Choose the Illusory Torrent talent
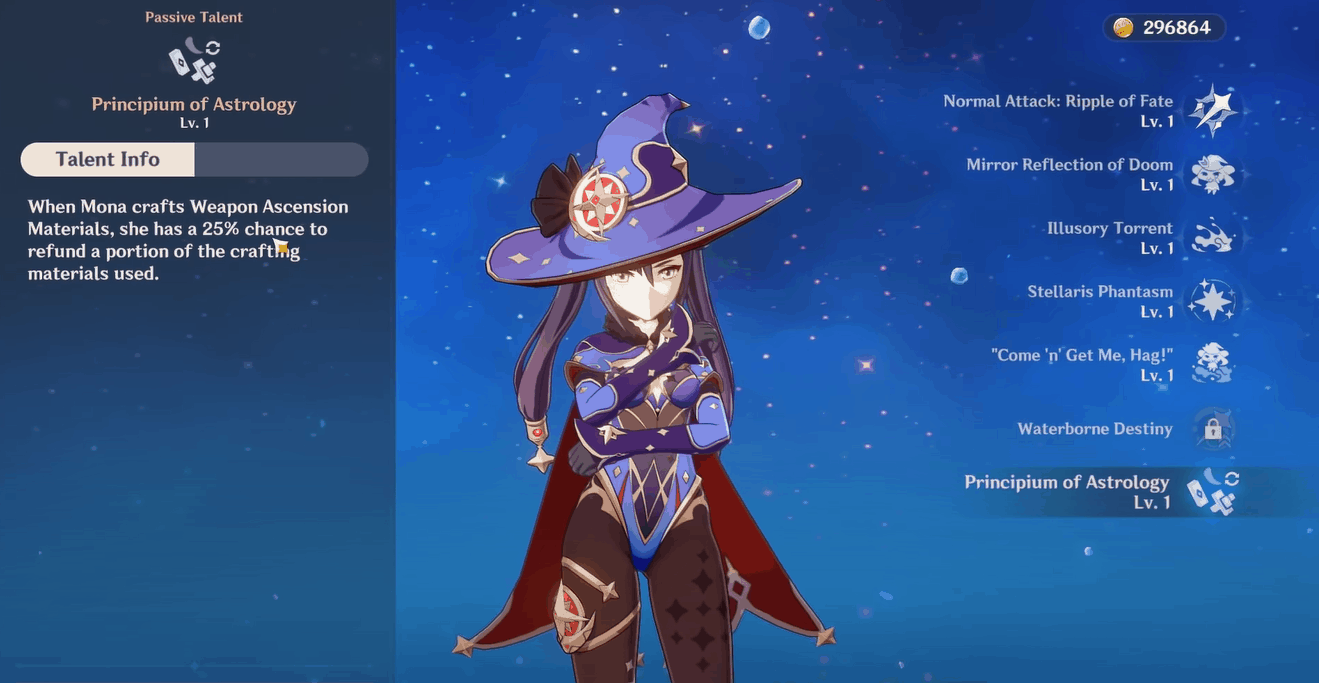This screenshot has height=683, width=1319. 1212,238
